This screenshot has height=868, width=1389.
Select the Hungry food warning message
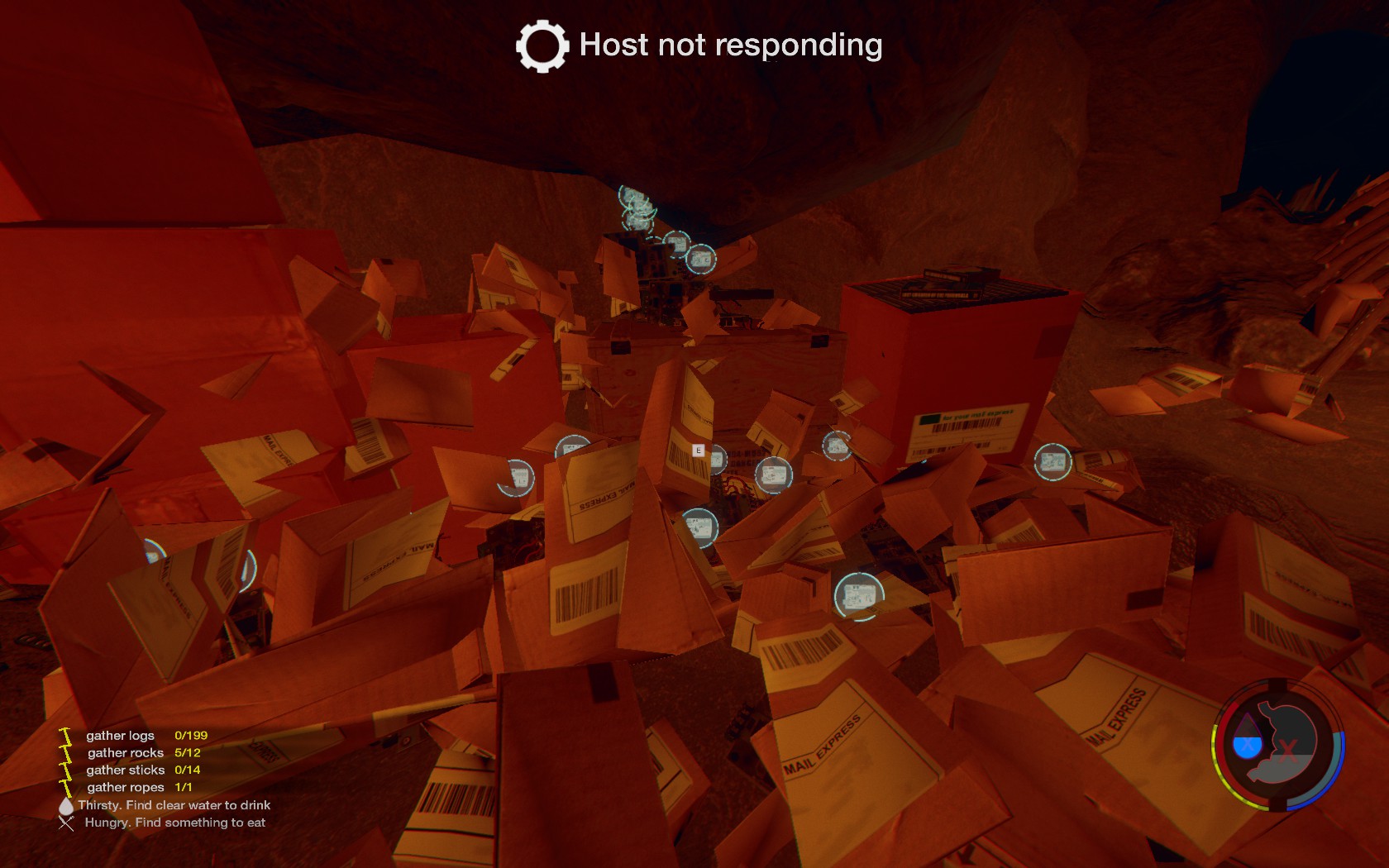click(x=174, y=823)
